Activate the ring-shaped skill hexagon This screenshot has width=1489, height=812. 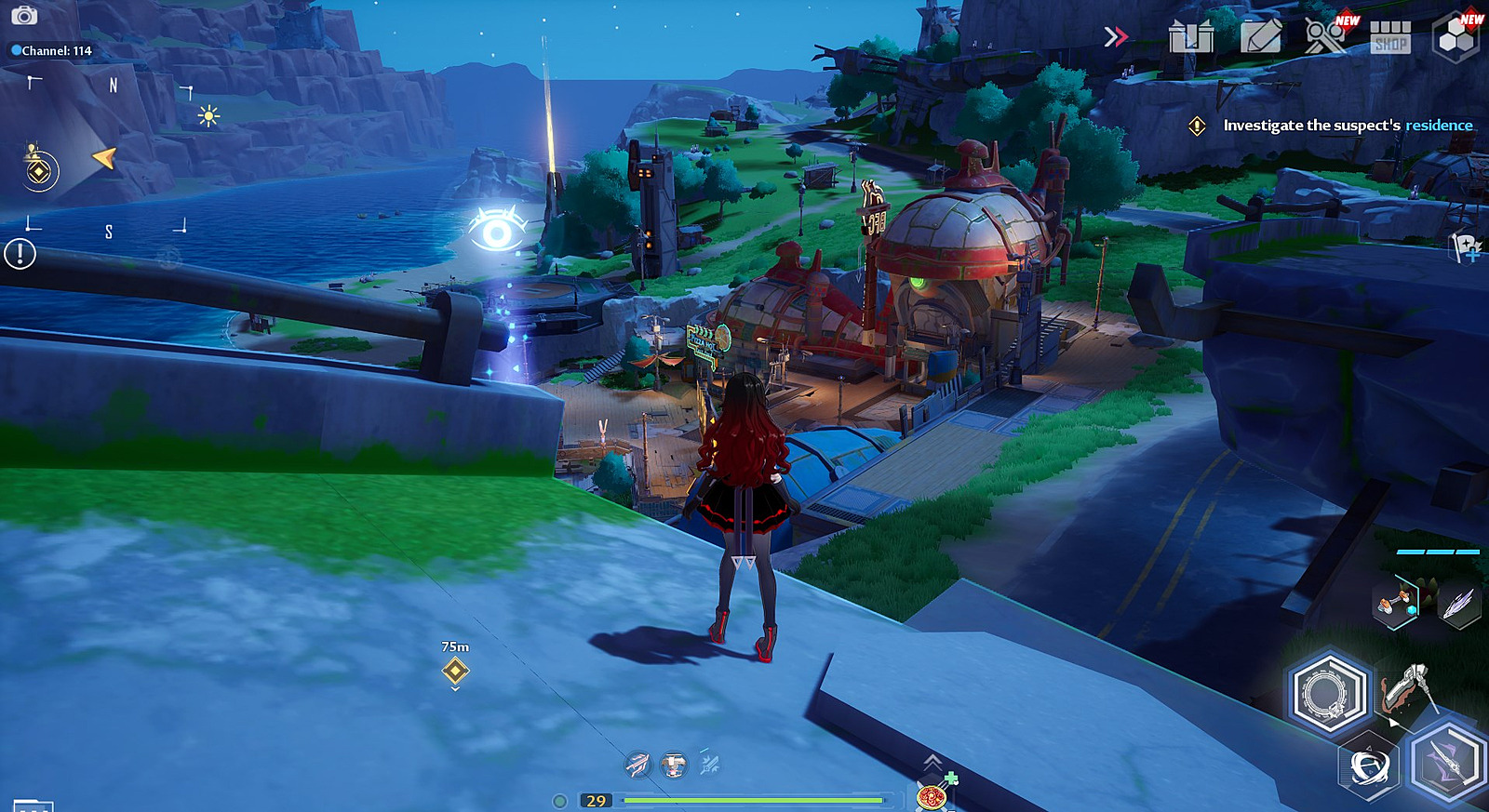coord(1329,694)
